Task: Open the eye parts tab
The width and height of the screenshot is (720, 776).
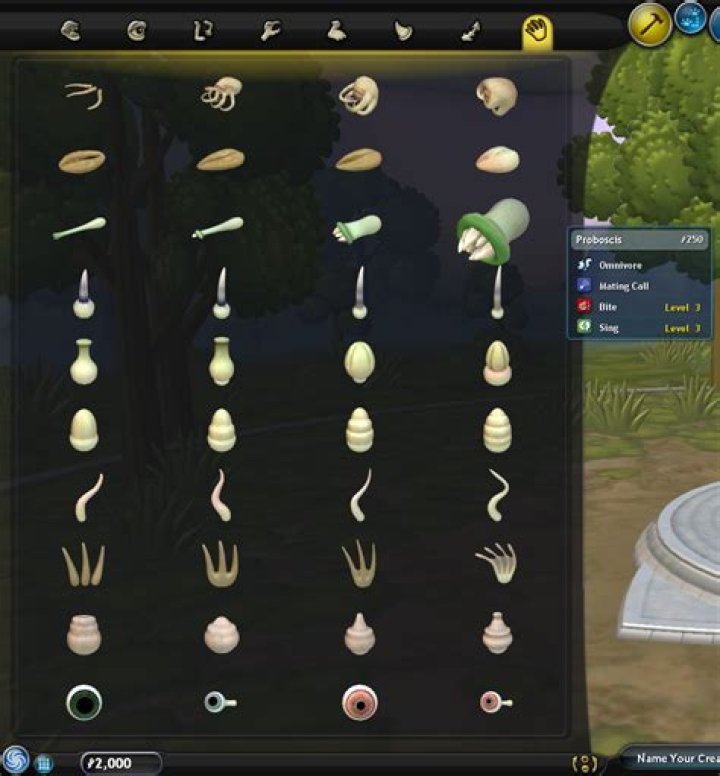Action: click(137, 32)
